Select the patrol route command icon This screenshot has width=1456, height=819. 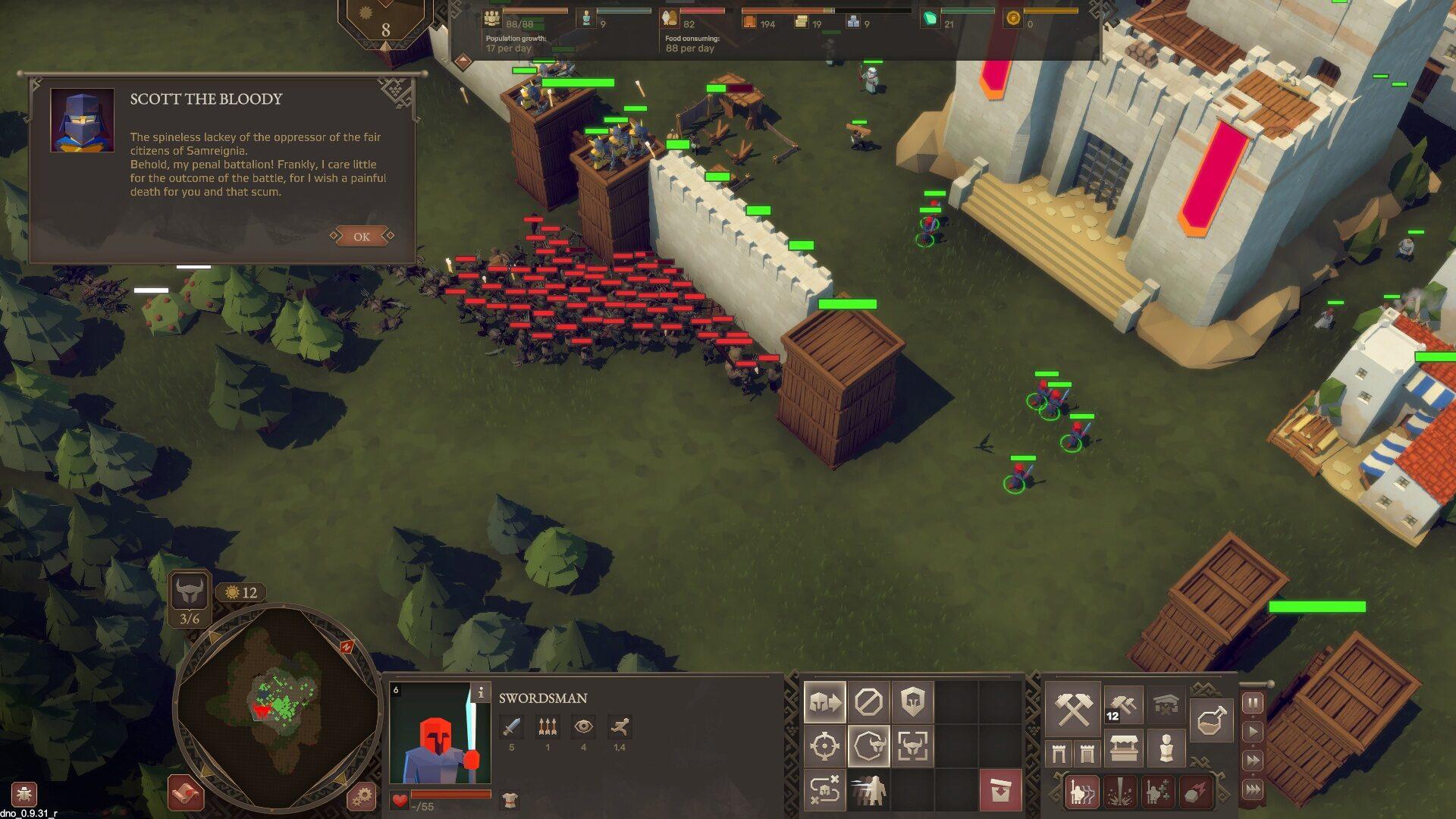(824, 790)
